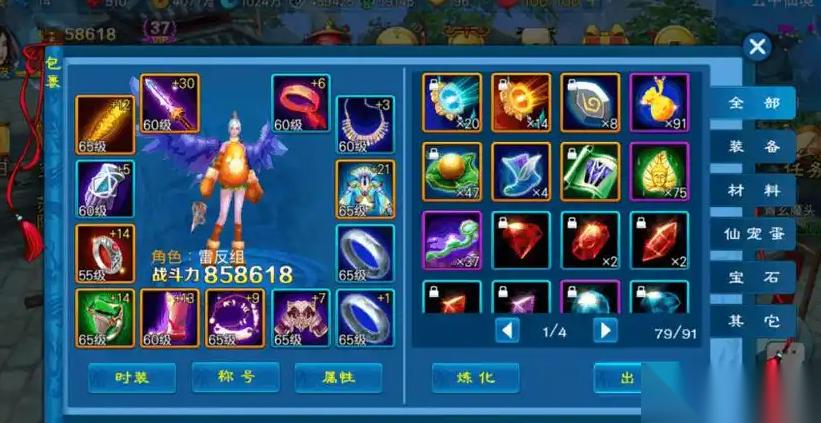The width and height of the screenshot is (821, 423).
Task: Open the 材料 category tab
Action: (x=761, y=190)
